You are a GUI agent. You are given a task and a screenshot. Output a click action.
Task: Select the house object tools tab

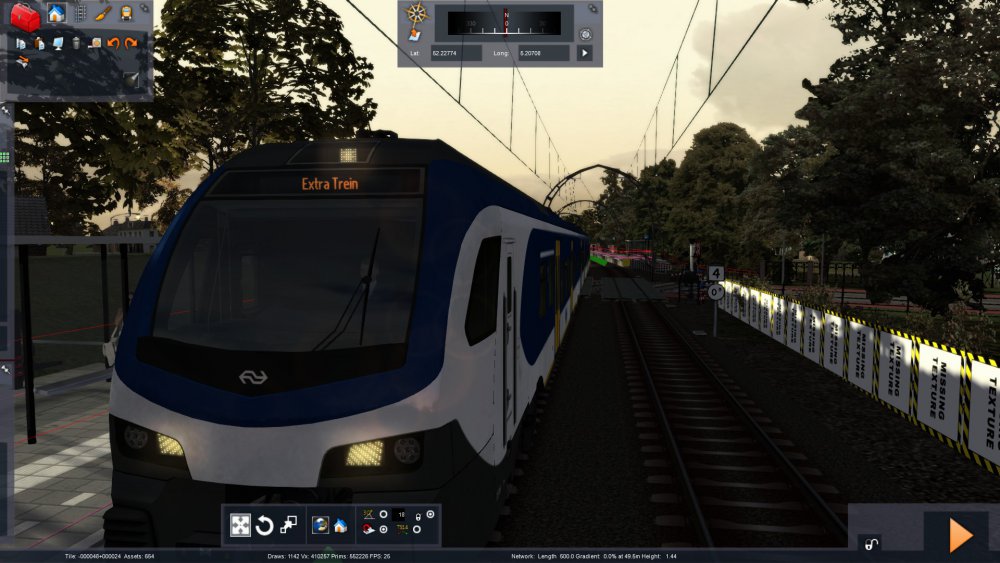[56, 14]
